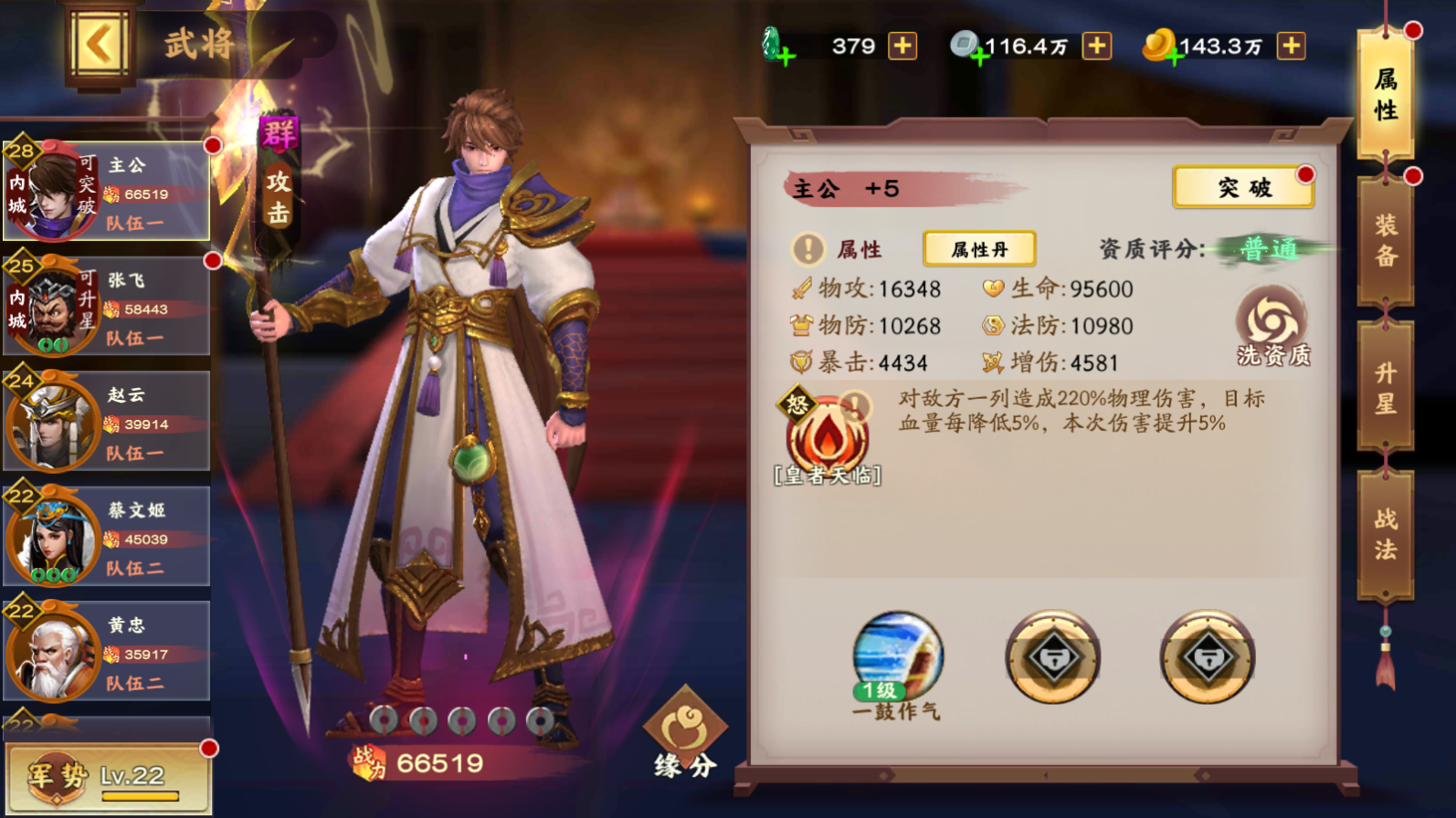Tap the 突破 breakthrough button
Screen dimensions: 1456x818
pos(1243,188)
